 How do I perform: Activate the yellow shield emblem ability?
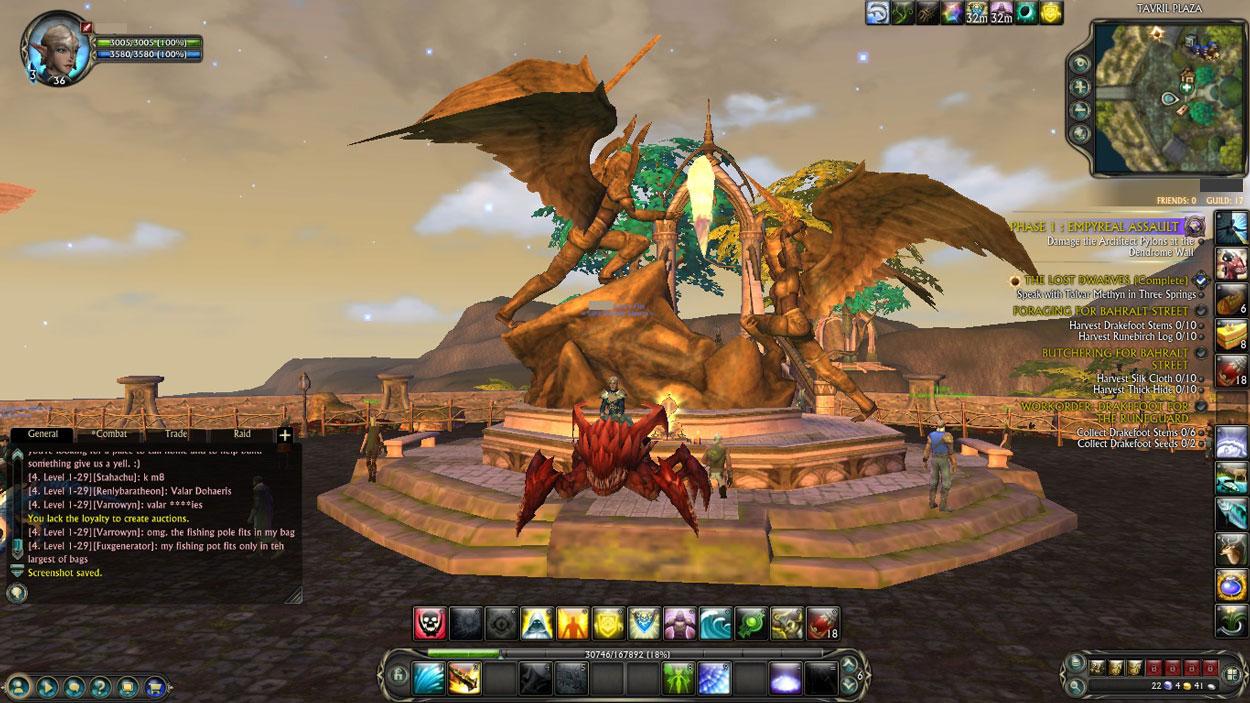(609, 623)
